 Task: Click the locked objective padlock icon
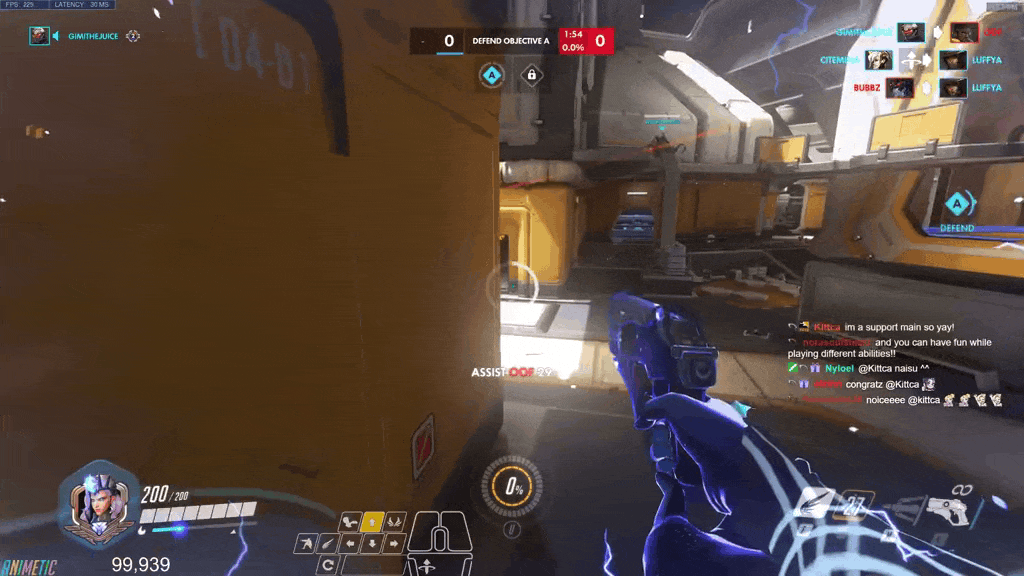532,75
